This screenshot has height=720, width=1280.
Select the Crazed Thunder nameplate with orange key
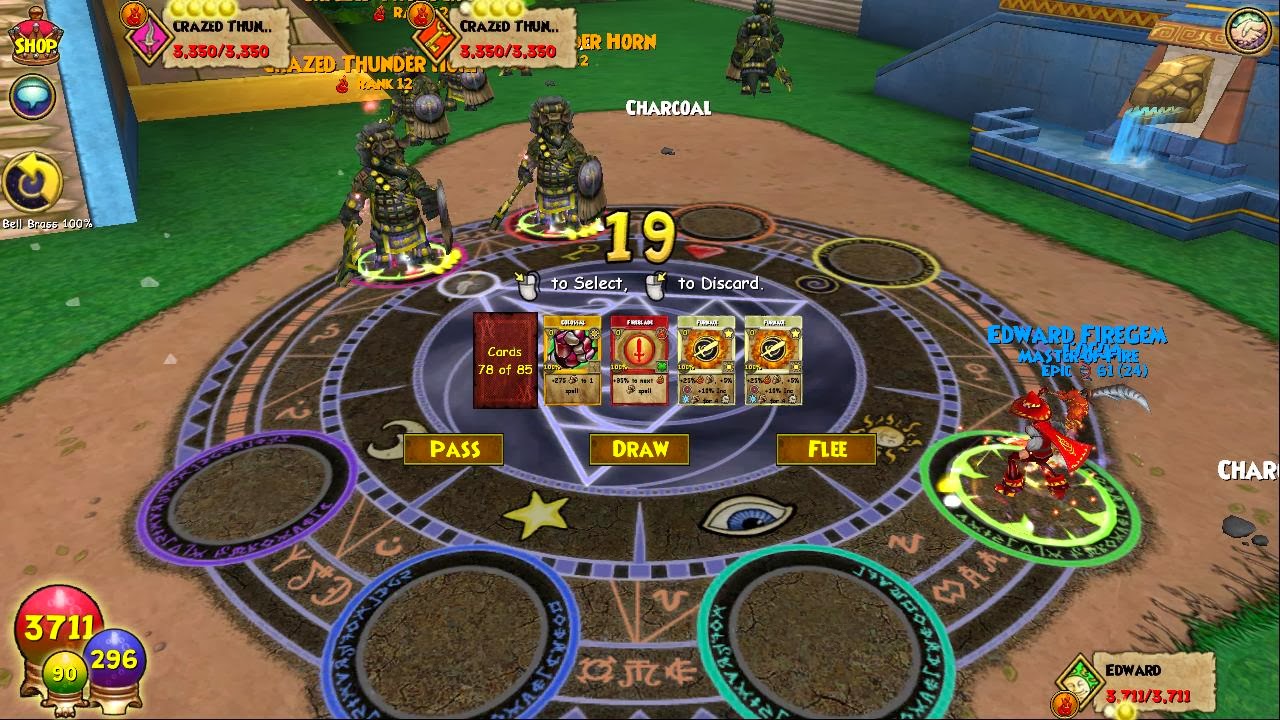coord(500,38)
